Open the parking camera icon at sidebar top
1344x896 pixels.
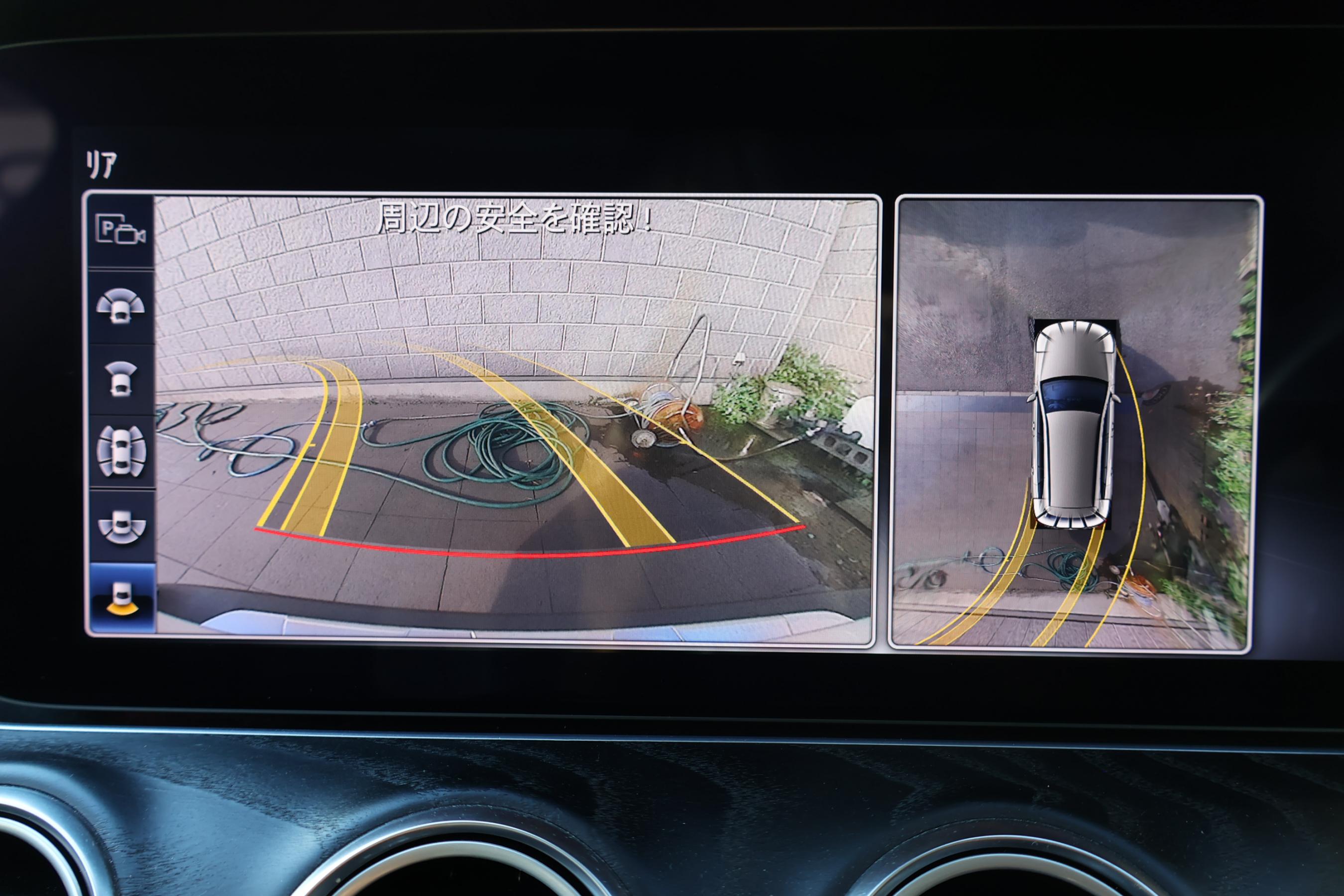pyautogui.click(x=120, y=230)
